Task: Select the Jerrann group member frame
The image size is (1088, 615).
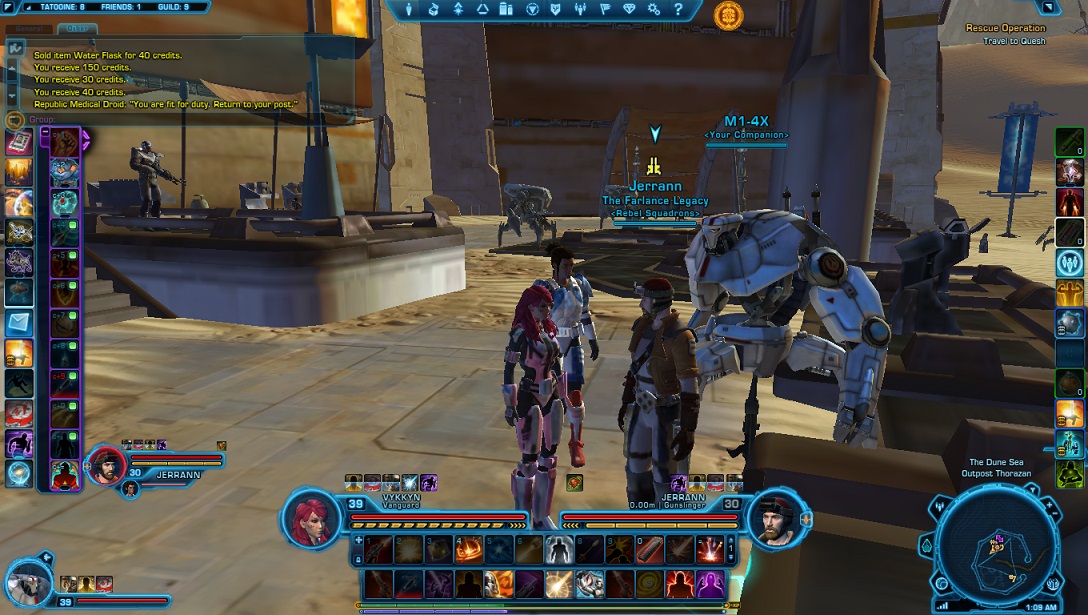Action: pyautogui.click(x=105, y=466)
